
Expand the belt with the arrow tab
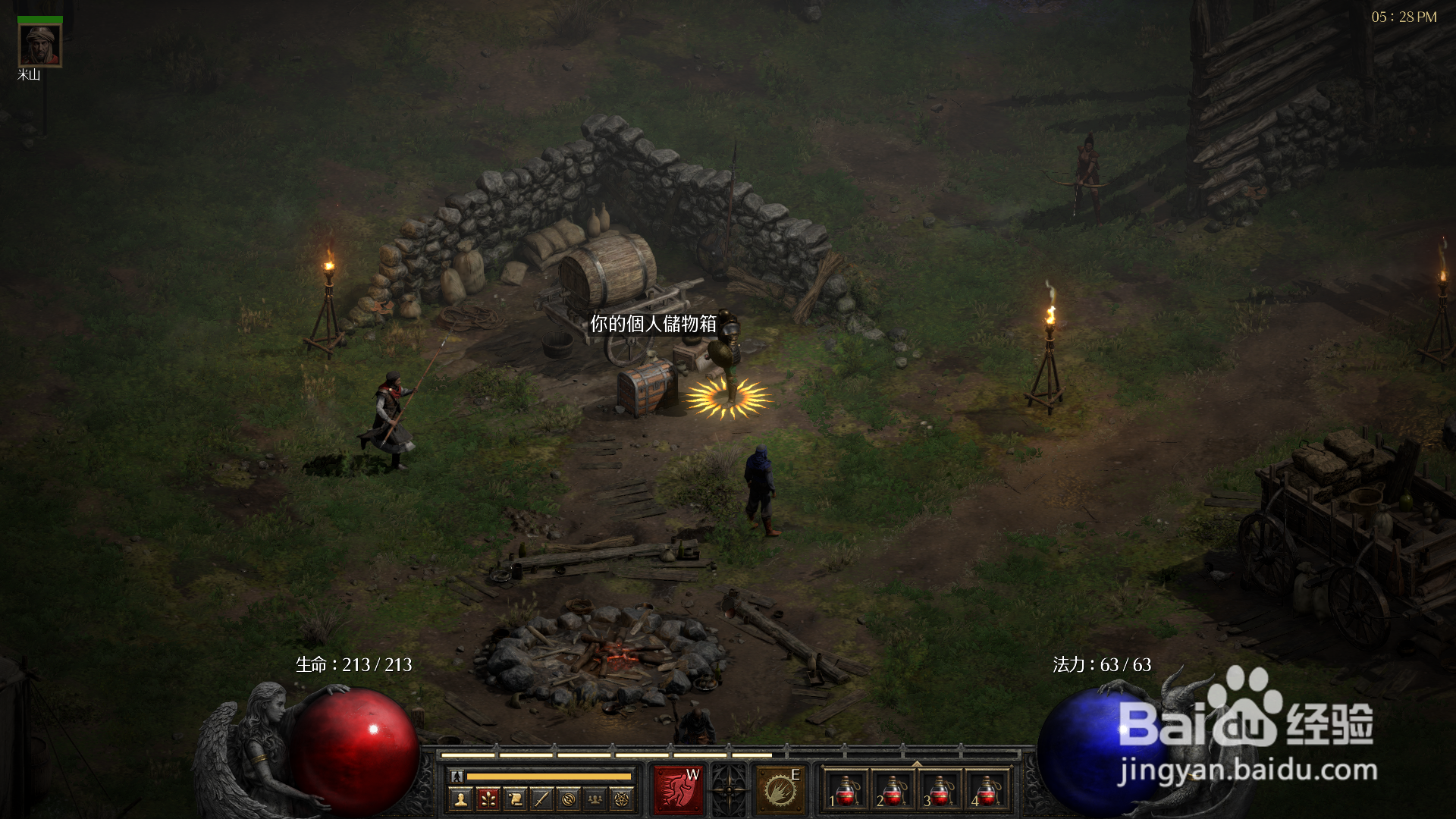click(917, 764)
